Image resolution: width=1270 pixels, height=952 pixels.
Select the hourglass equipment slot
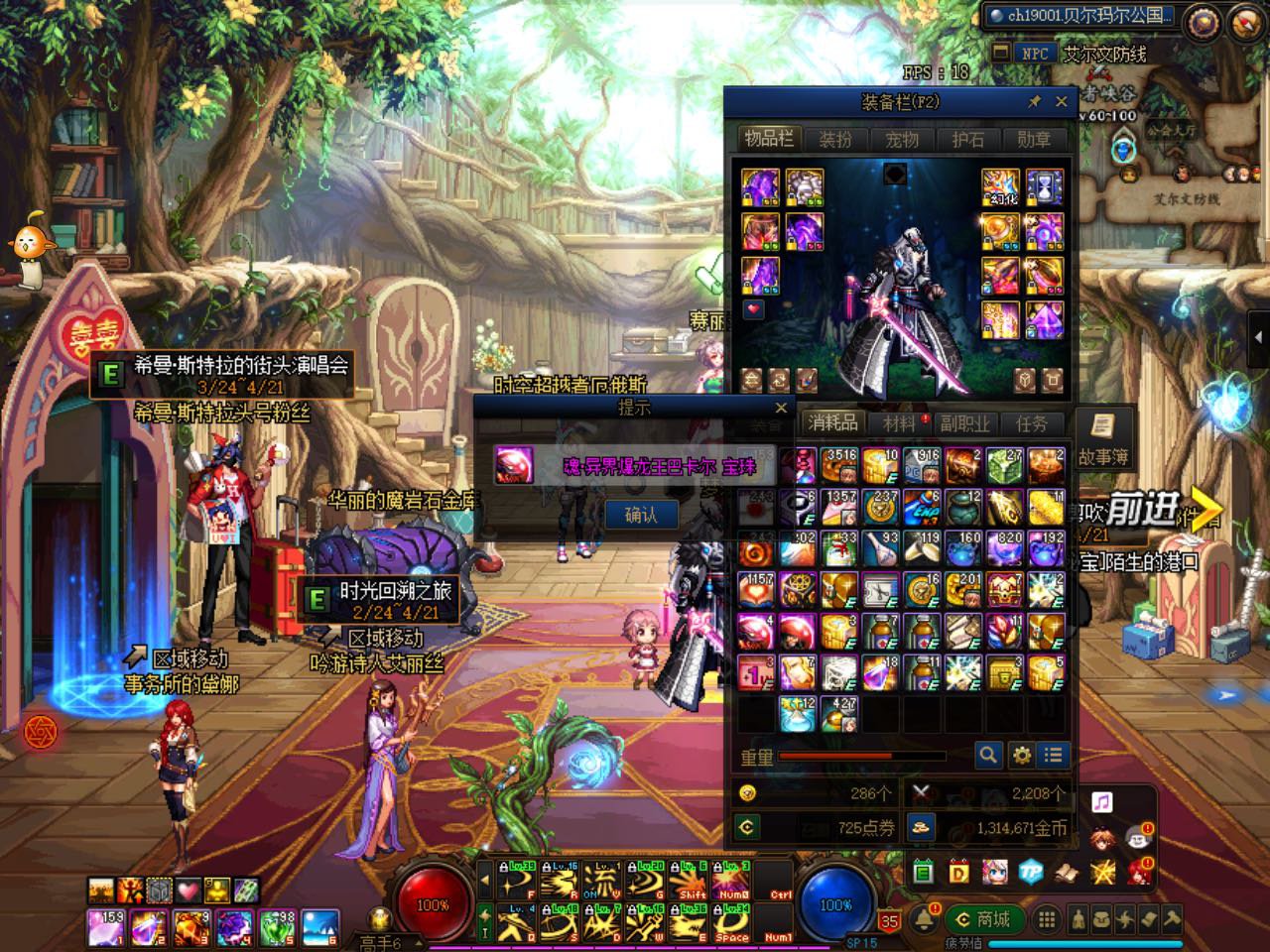click(x=1045, y=185)
